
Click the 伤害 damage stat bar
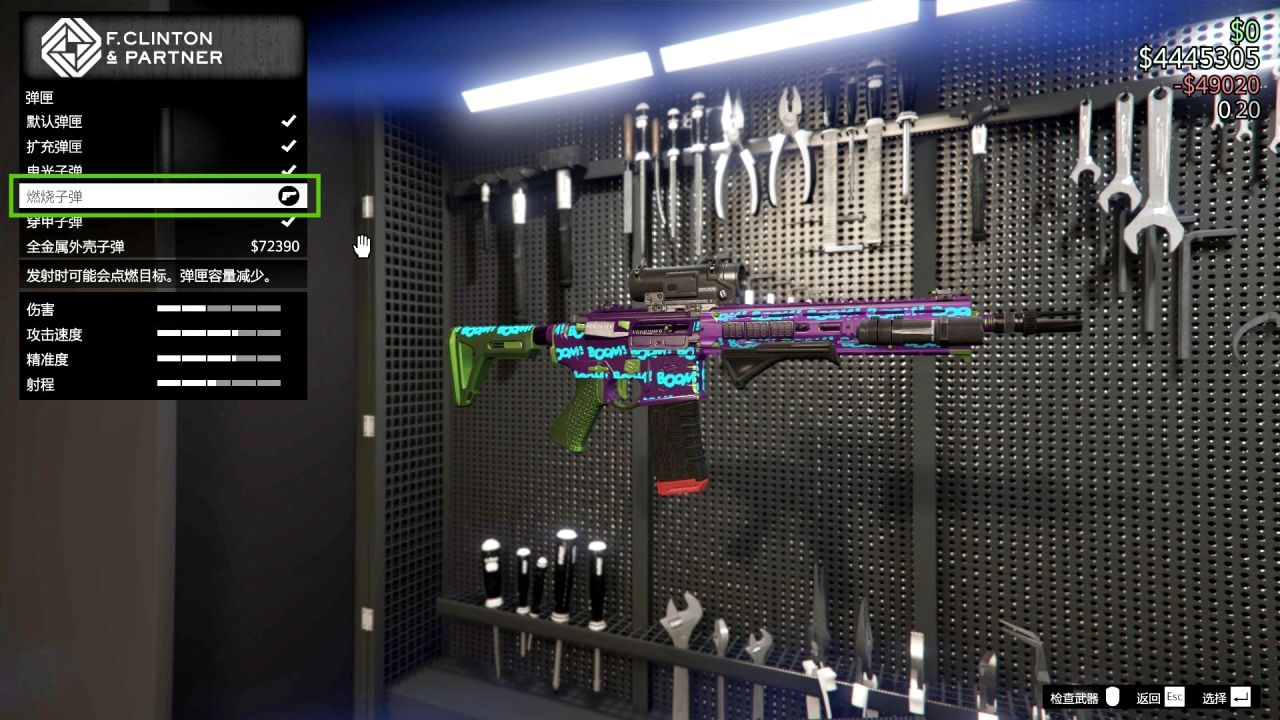(x=220, y=309)
